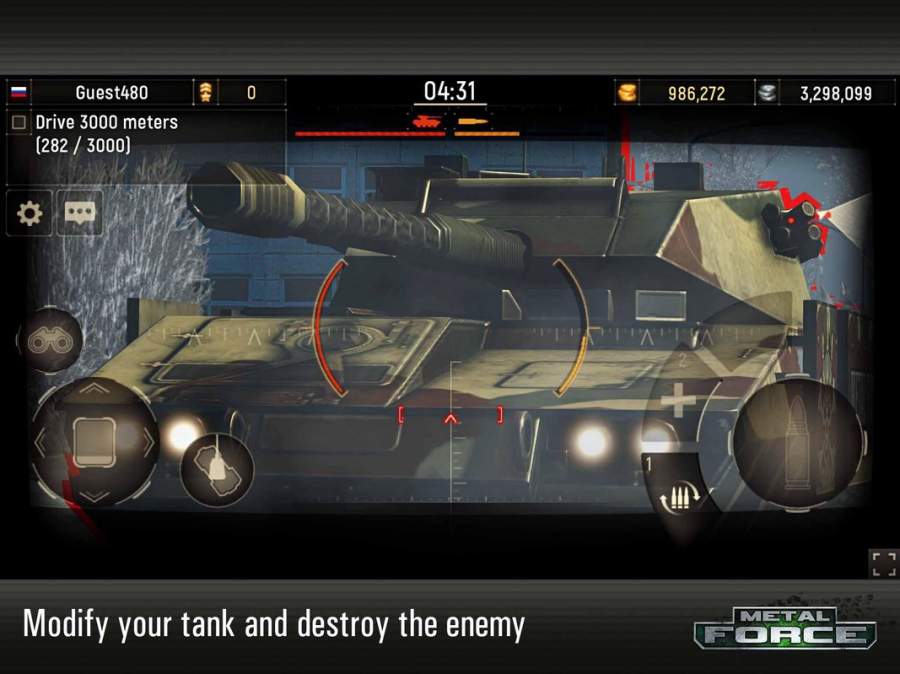The height and width of the screenshot is (674, 900).
Task: Tap the tank turret alignment button
Action: 216,469
